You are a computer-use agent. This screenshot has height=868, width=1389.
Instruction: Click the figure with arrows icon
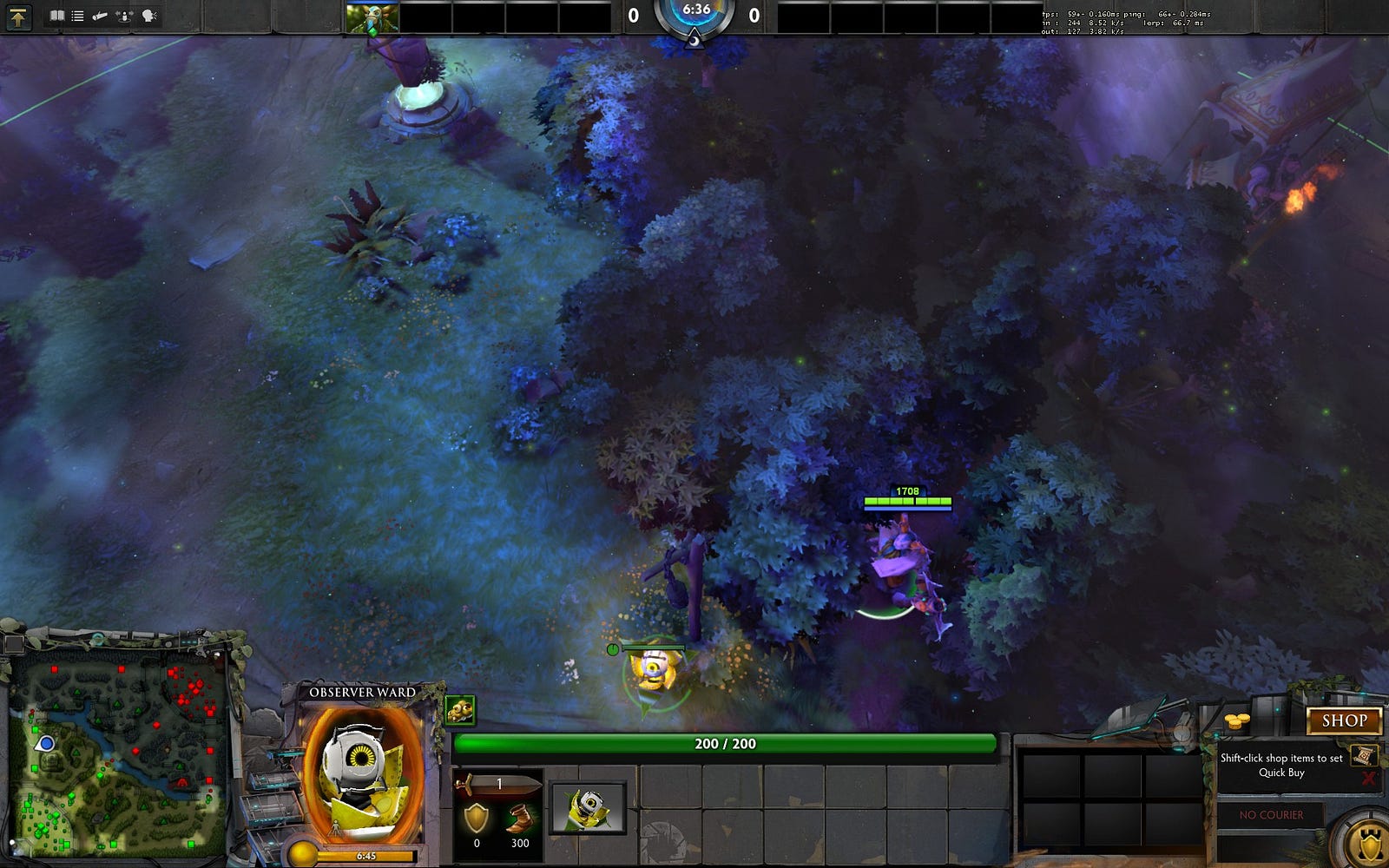click(x=125, y=16)
